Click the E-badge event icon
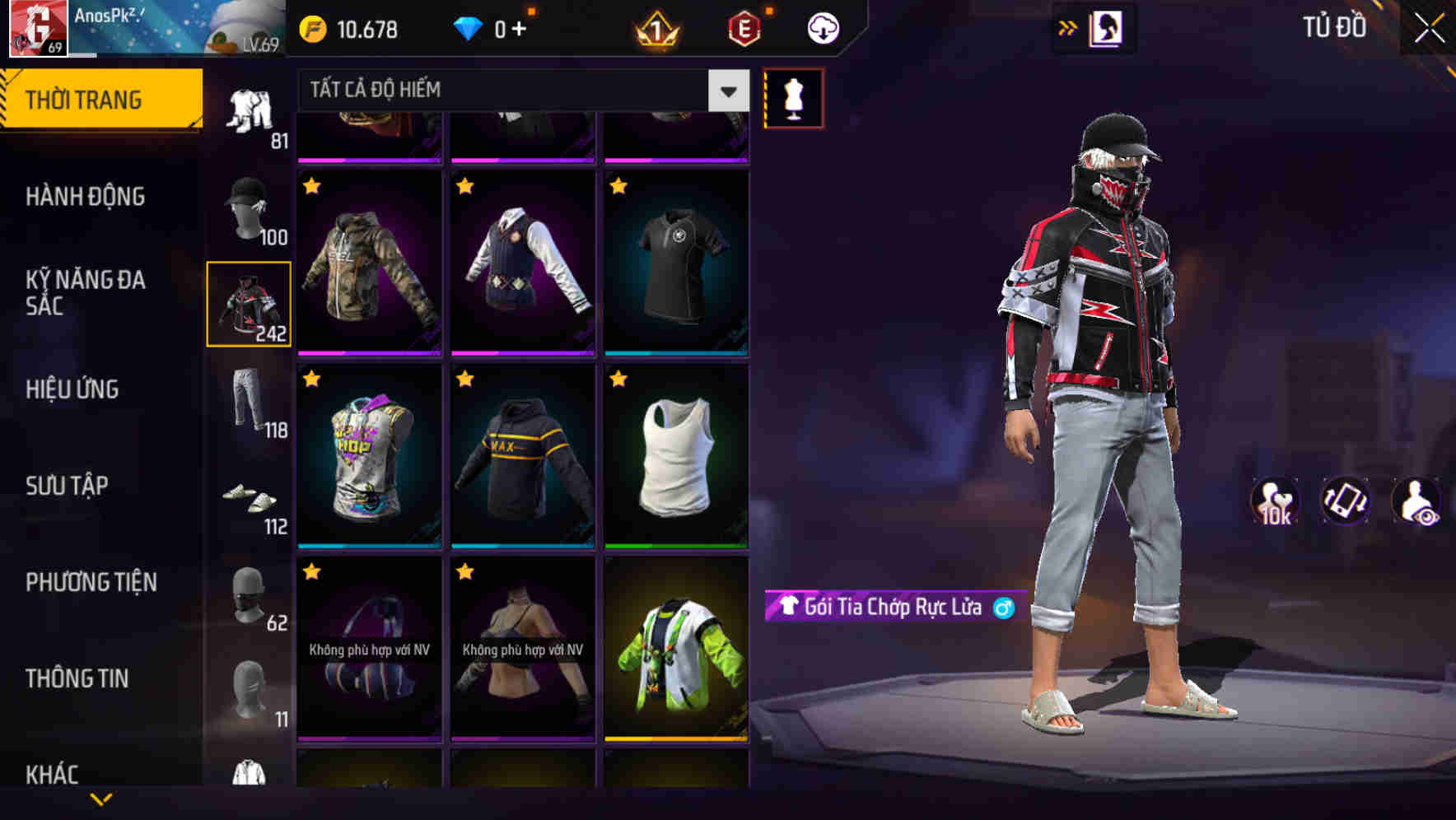 [x=744, y=27]
